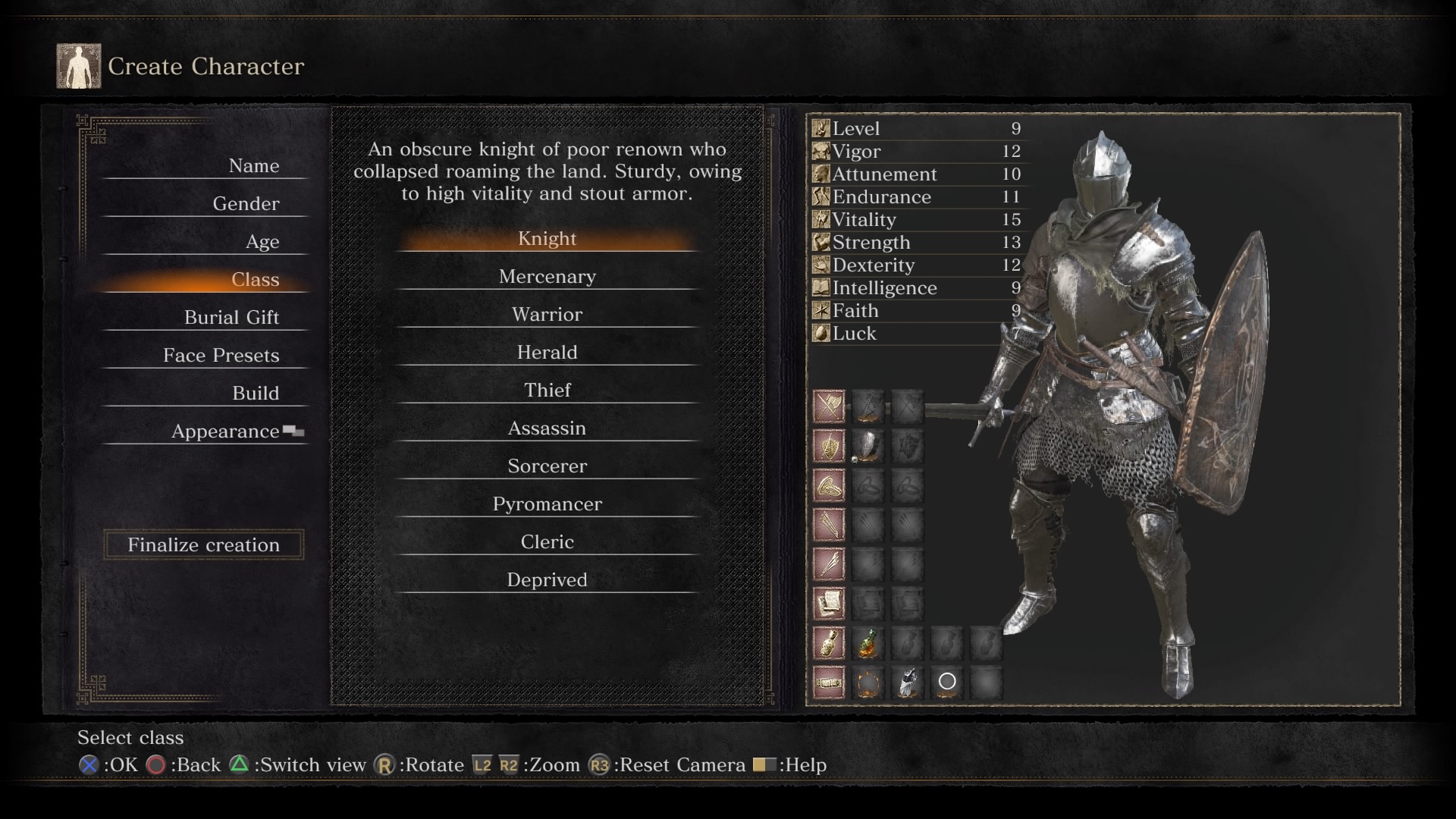The image size is (1456, 819).
Task: Select the Gender entry
Action: click(246, 204)
